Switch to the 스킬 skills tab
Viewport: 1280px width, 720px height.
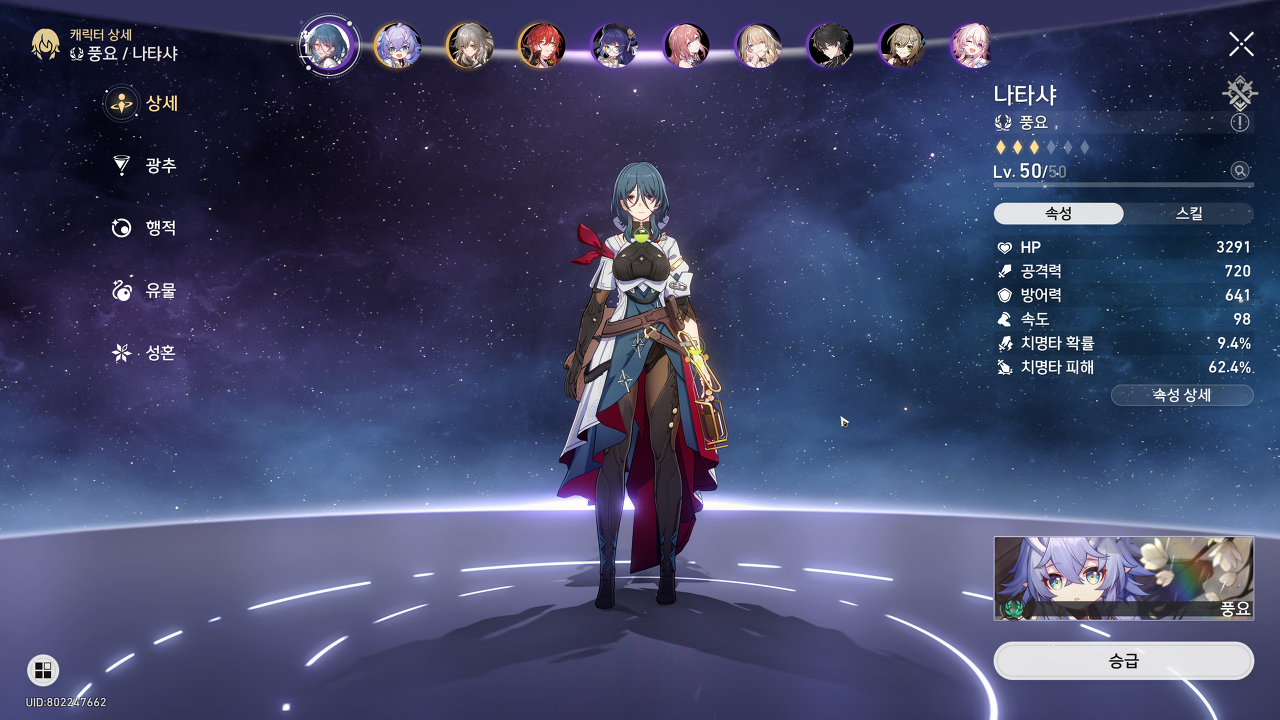coord(1188,214)
